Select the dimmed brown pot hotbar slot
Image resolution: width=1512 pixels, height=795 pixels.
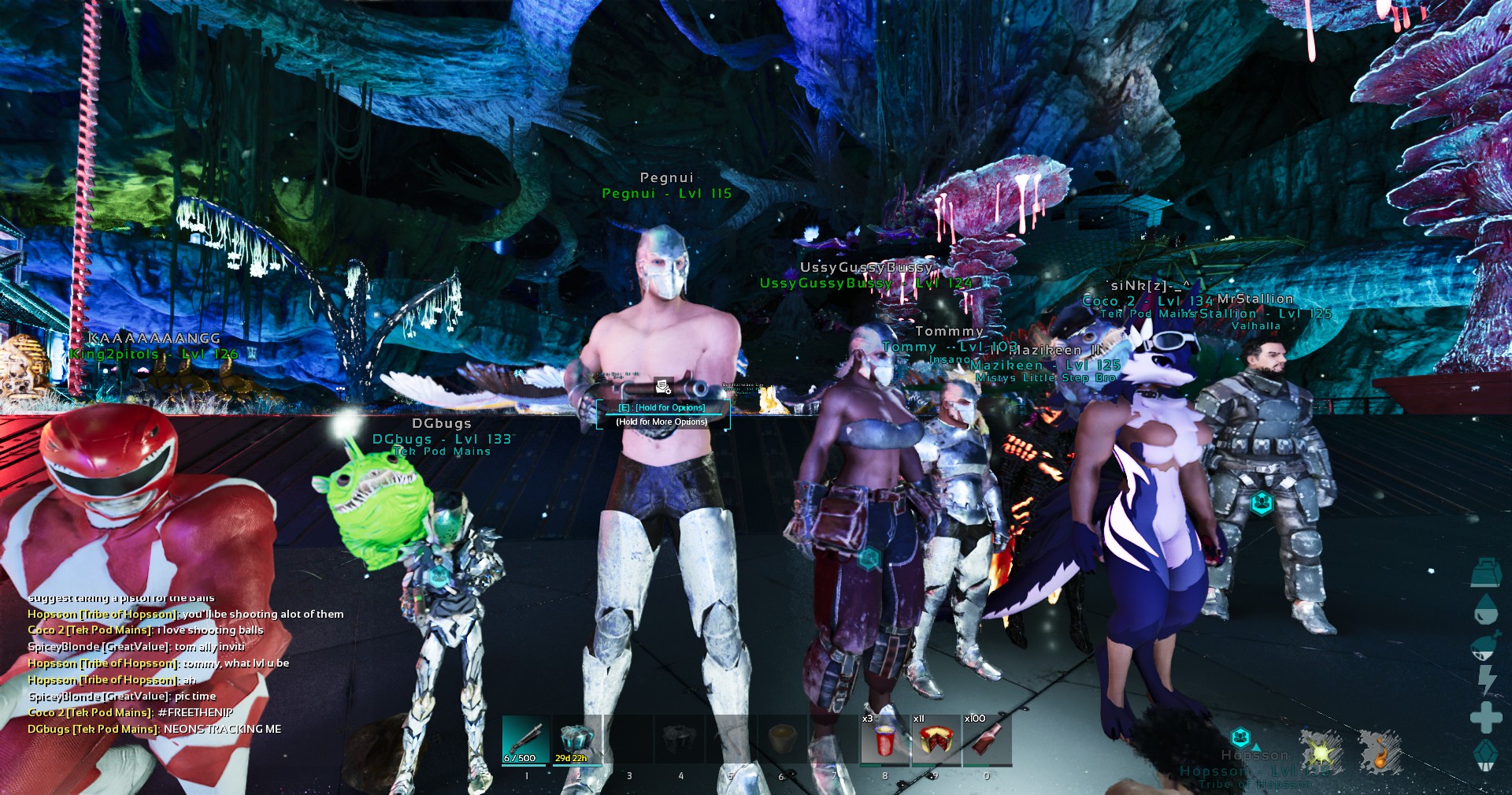click(782, 740)
